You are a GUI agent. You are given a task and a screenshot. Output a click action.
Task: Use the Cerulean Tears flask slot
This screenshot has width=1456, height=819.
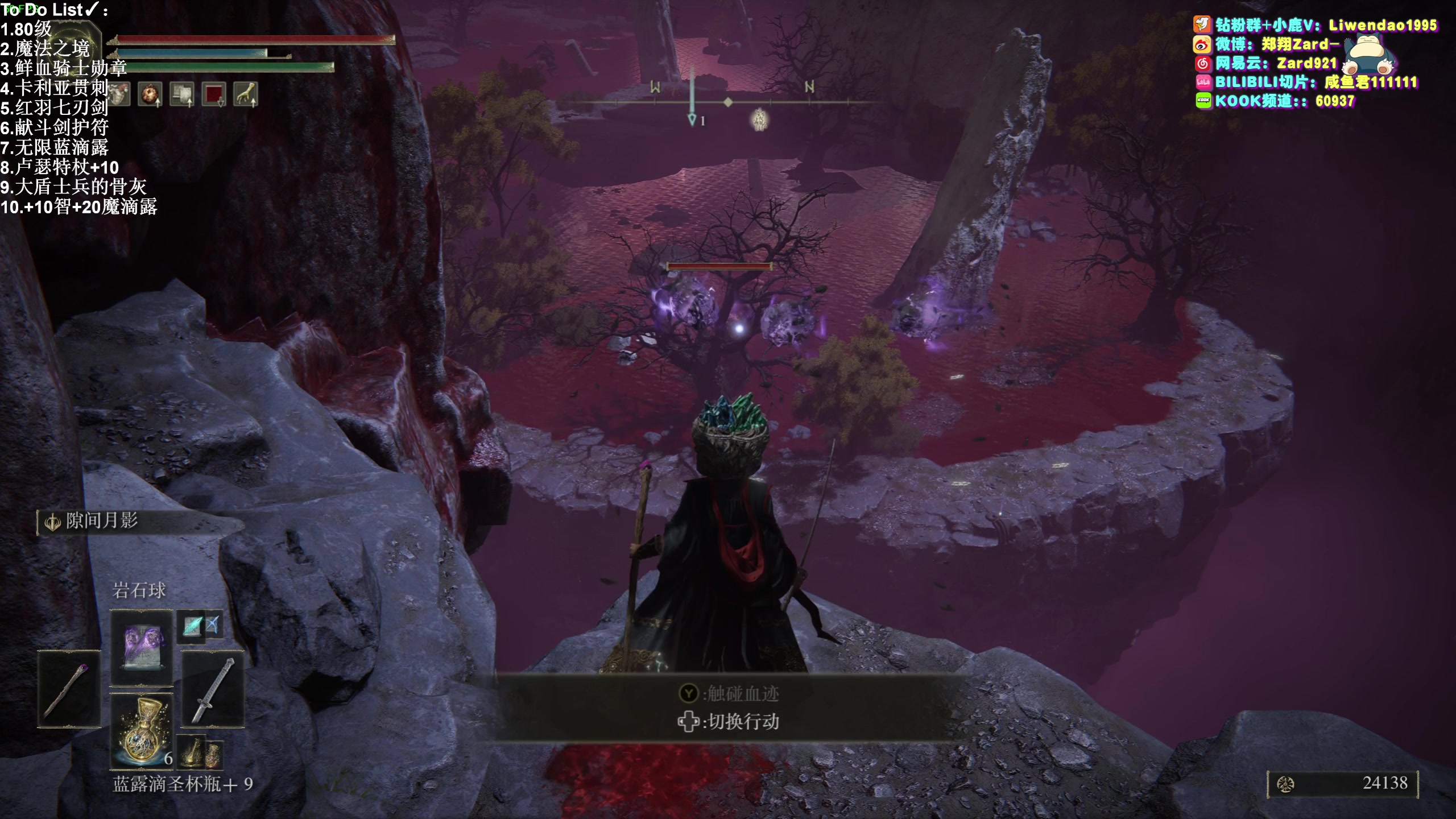[x=141, y=730]
